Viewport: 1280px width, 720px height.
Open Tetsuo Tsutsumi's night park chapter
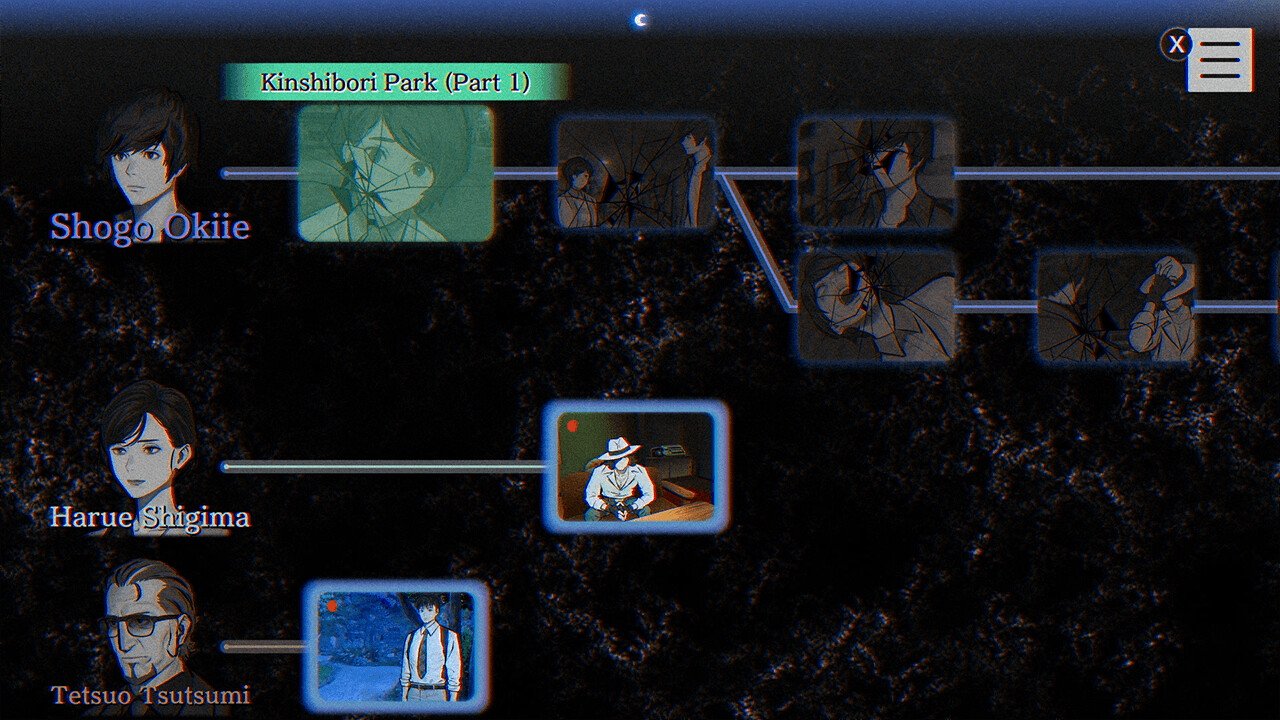click(x=396, y=646)
